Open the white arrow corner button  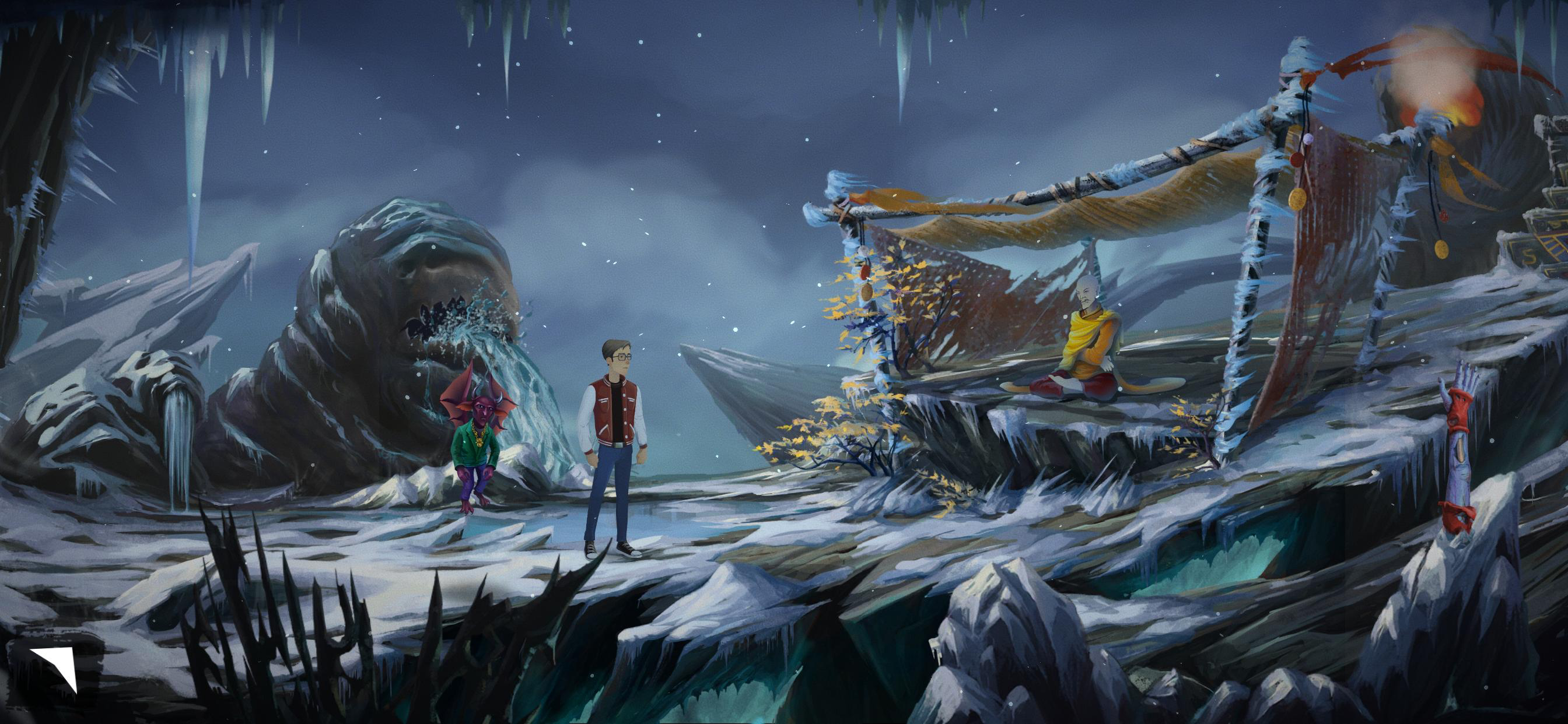(56, 666)
